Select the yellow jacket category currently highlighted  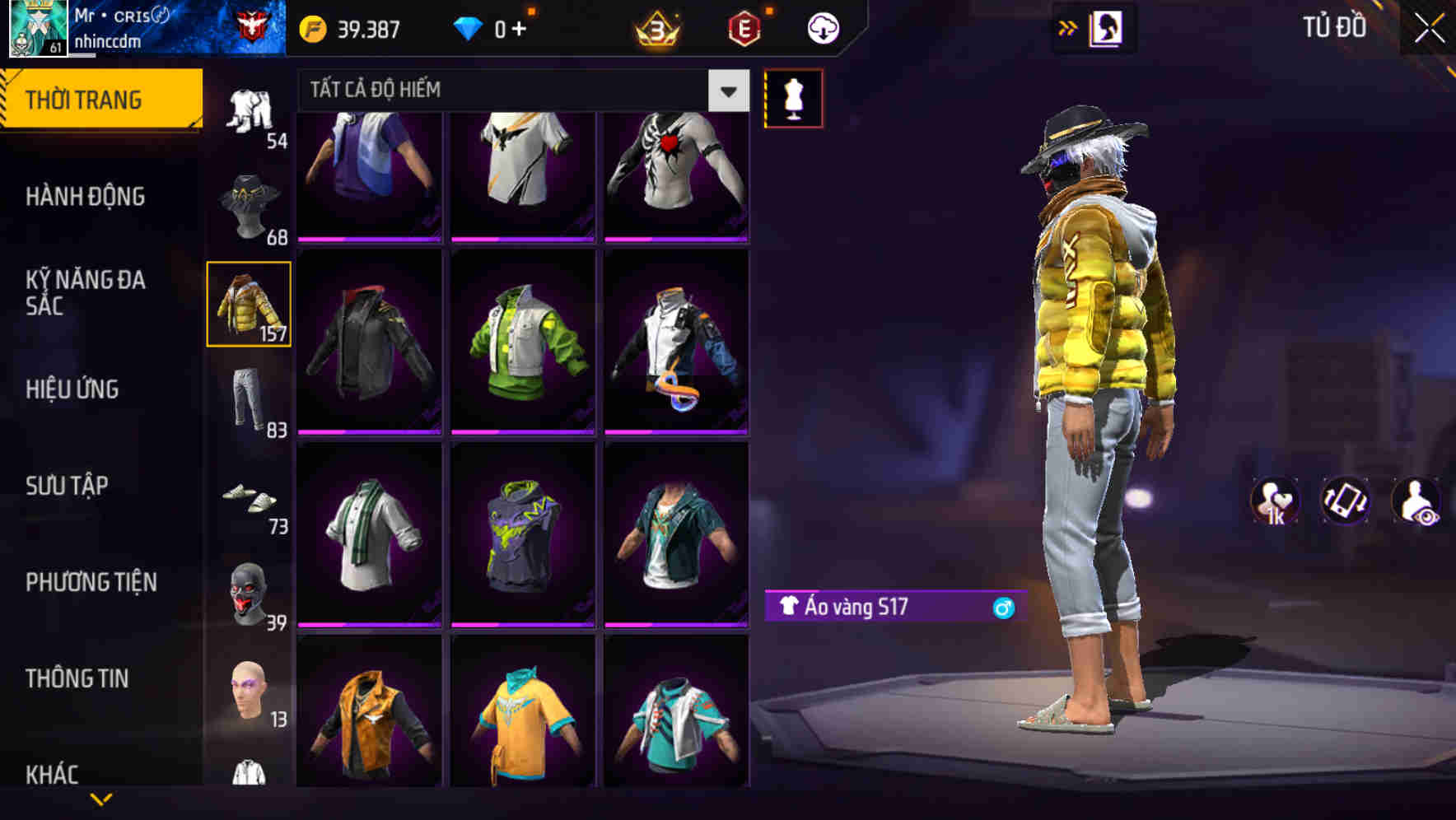pos(250,303)
